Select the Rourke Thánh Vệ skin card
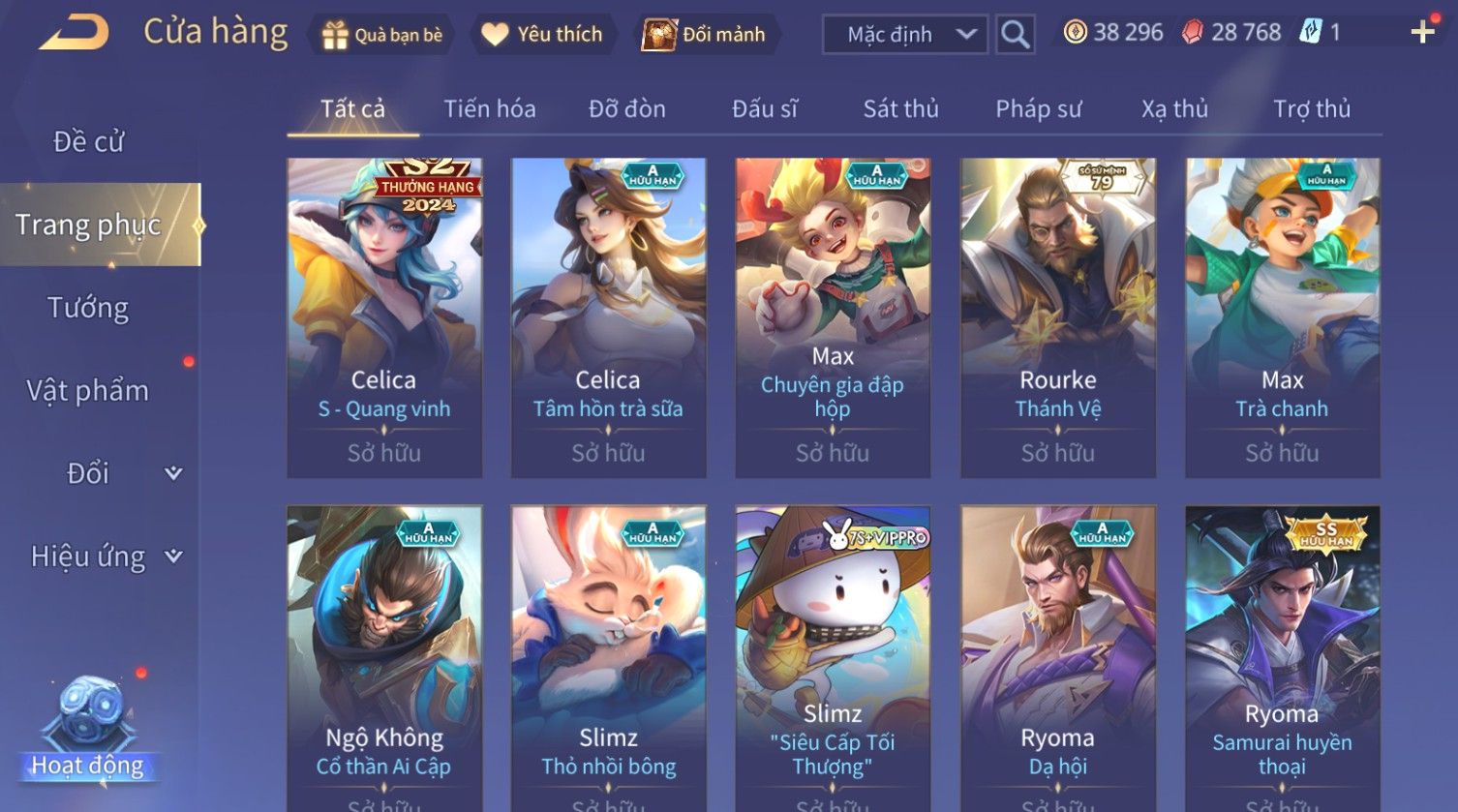 (x=1057, y=317)
